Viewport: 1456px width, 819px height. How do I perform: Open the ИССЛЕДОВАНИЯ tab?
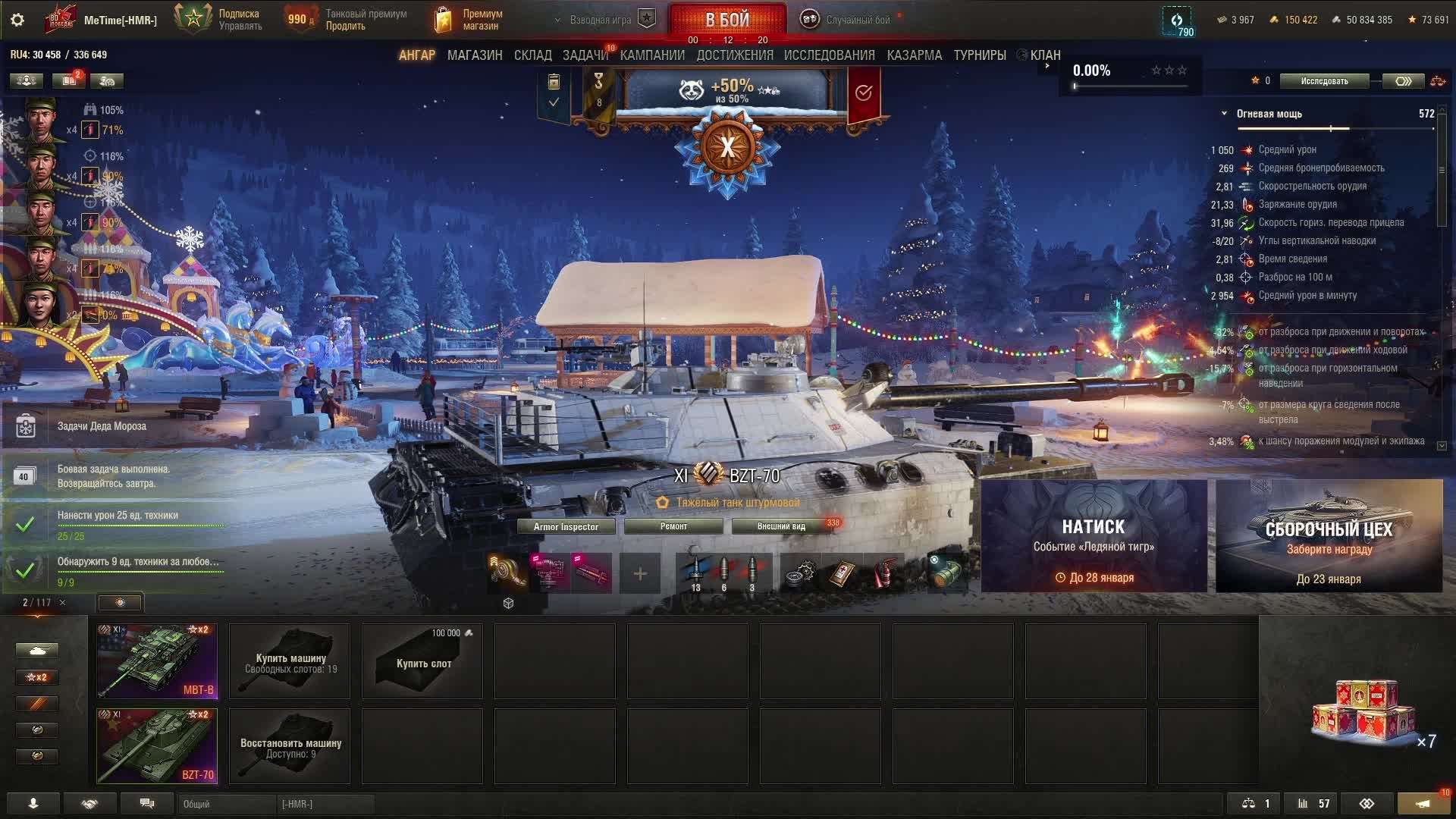(829, 55)
